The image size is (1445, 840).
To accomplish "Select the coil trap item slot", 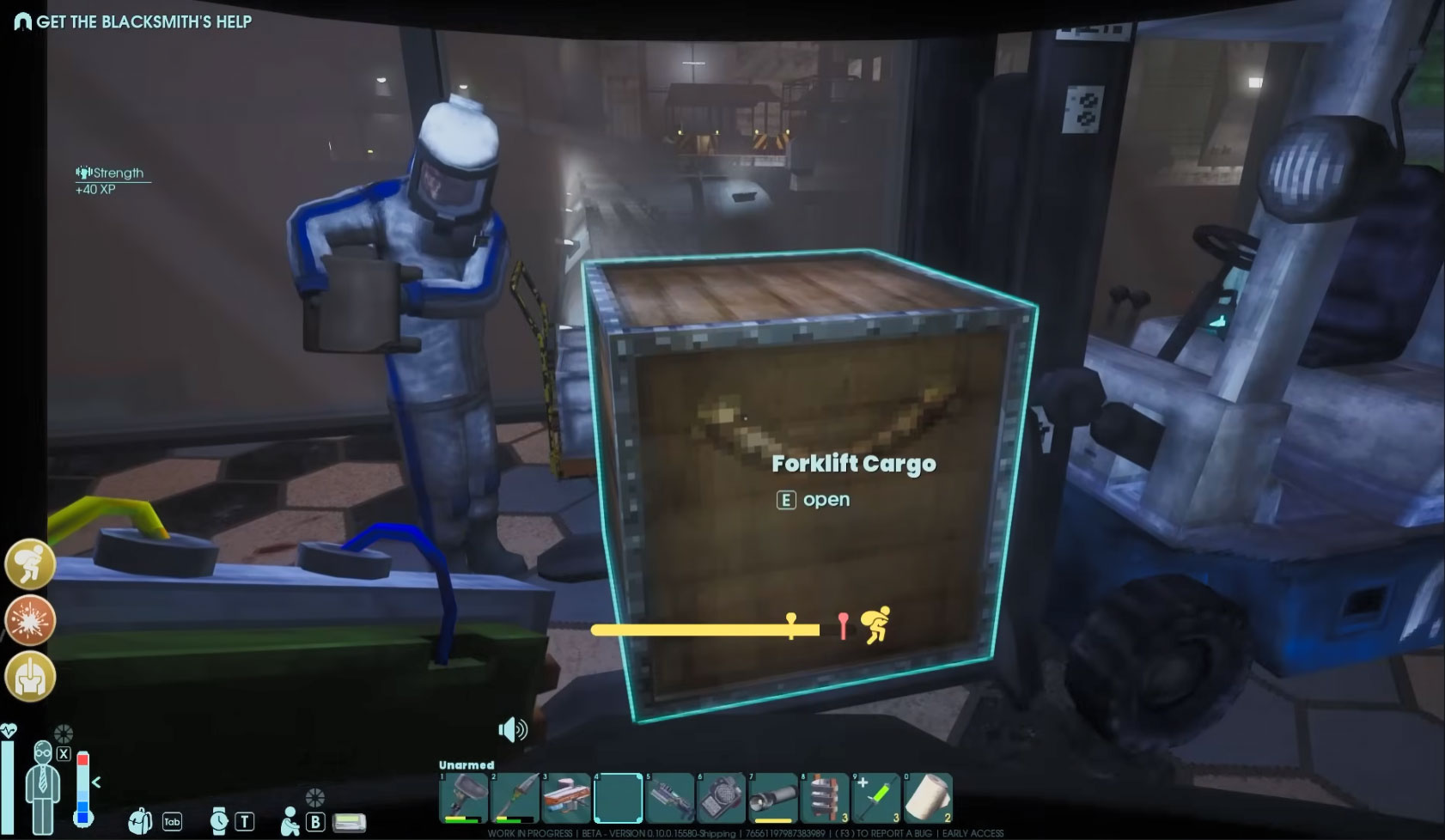I will pyautogui.click(x=825, y=798).
